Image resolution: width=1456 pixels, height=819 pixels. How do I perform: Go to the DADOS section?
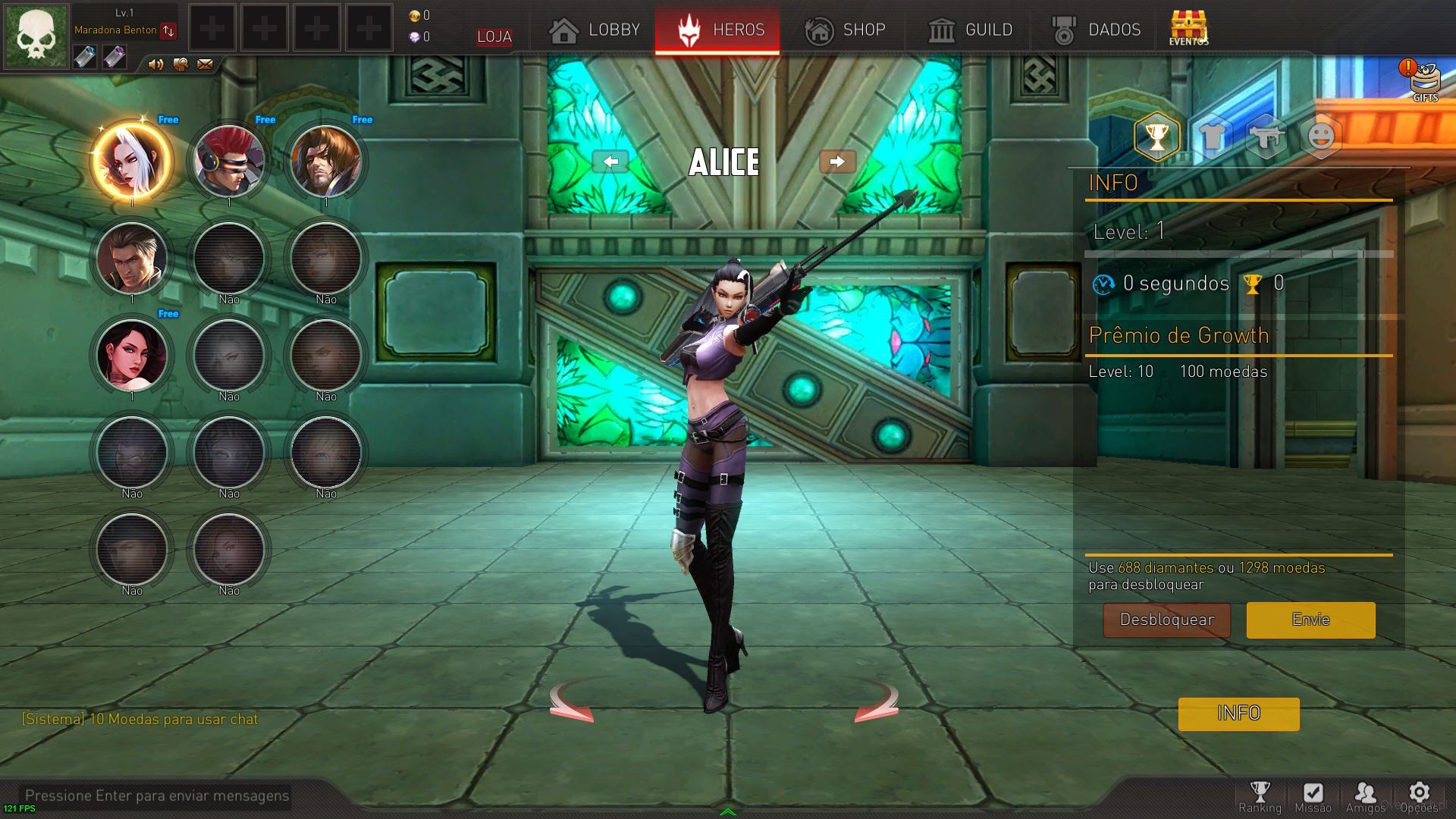coord(1096,30)
